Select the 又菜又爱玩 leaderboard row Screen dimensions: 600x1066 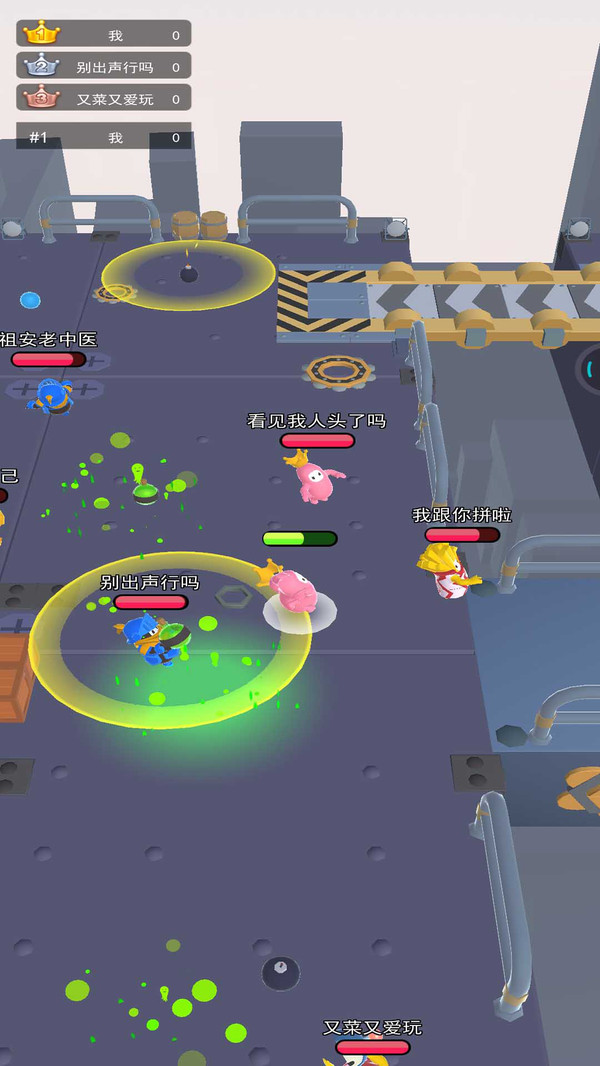(x=104, y=98)
